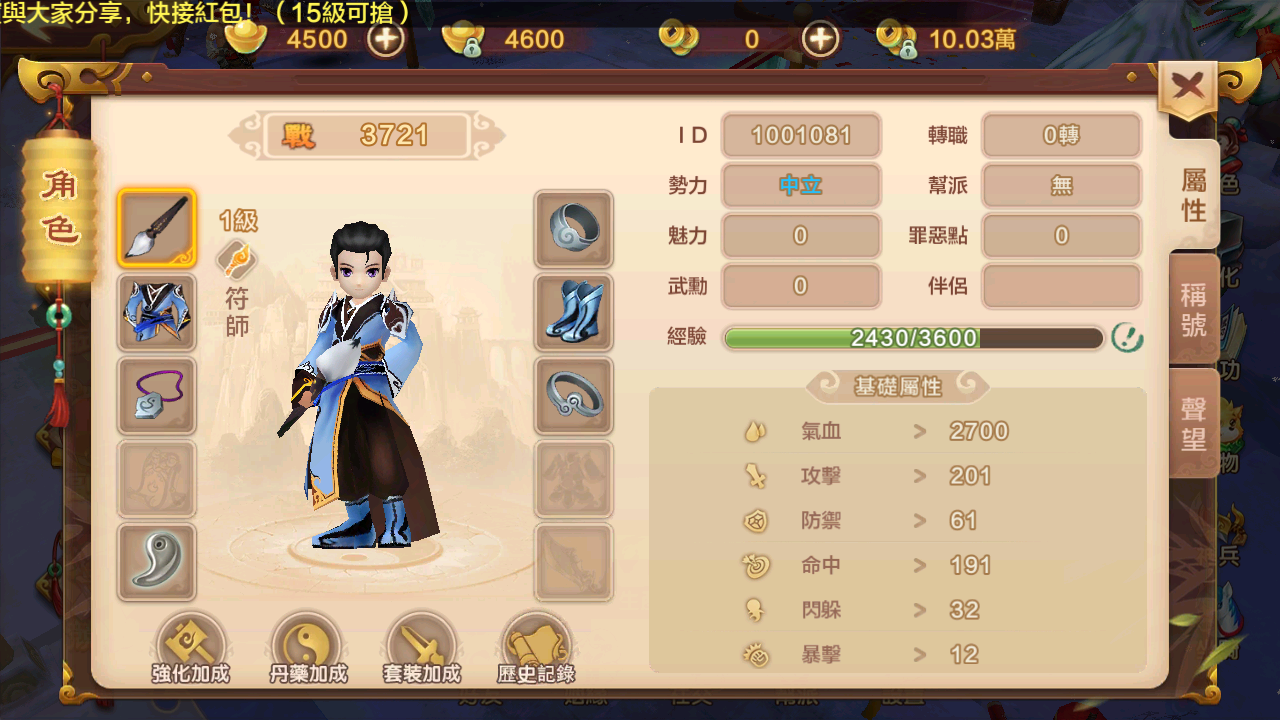Viewport: 1280px width, 720px height.
Task: Select the grey jade pendant slot
Action: coord(157,561)
